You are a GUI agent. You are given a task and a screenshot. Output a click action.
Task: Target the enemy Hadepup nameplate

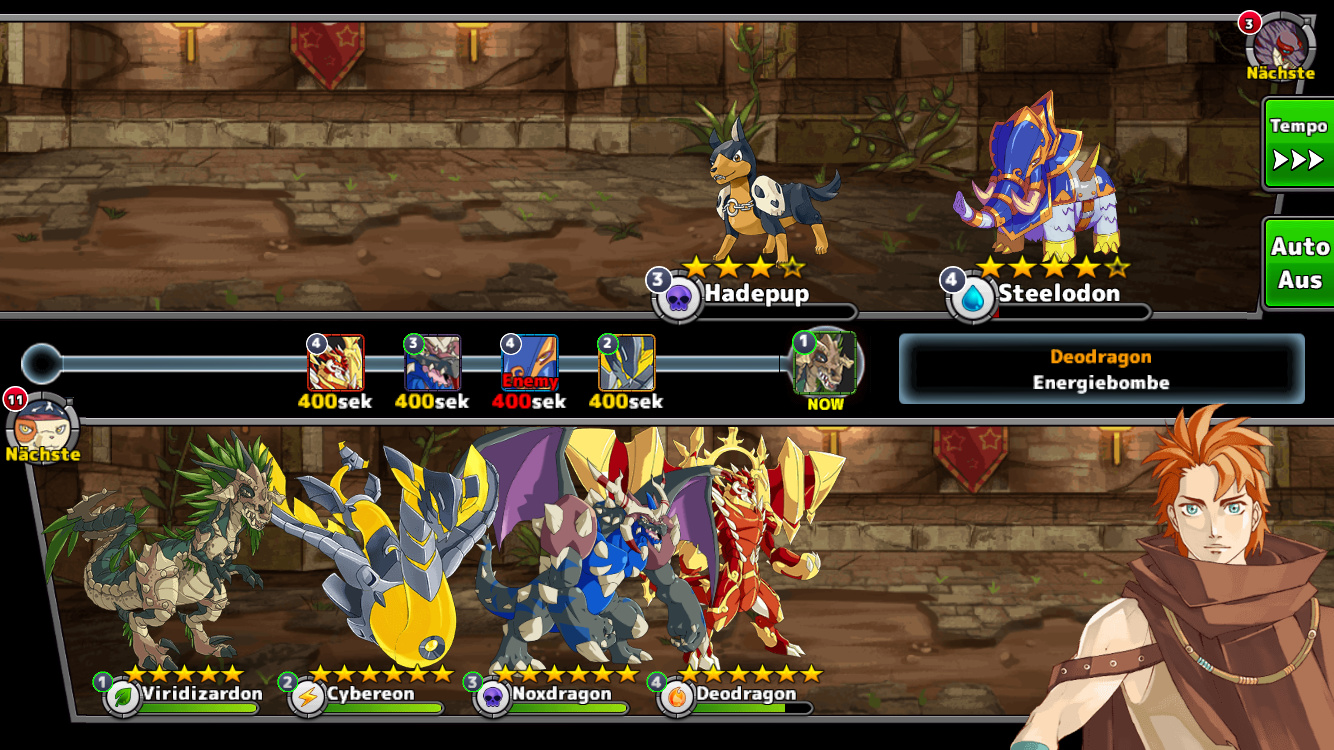[x=755, y=294]
